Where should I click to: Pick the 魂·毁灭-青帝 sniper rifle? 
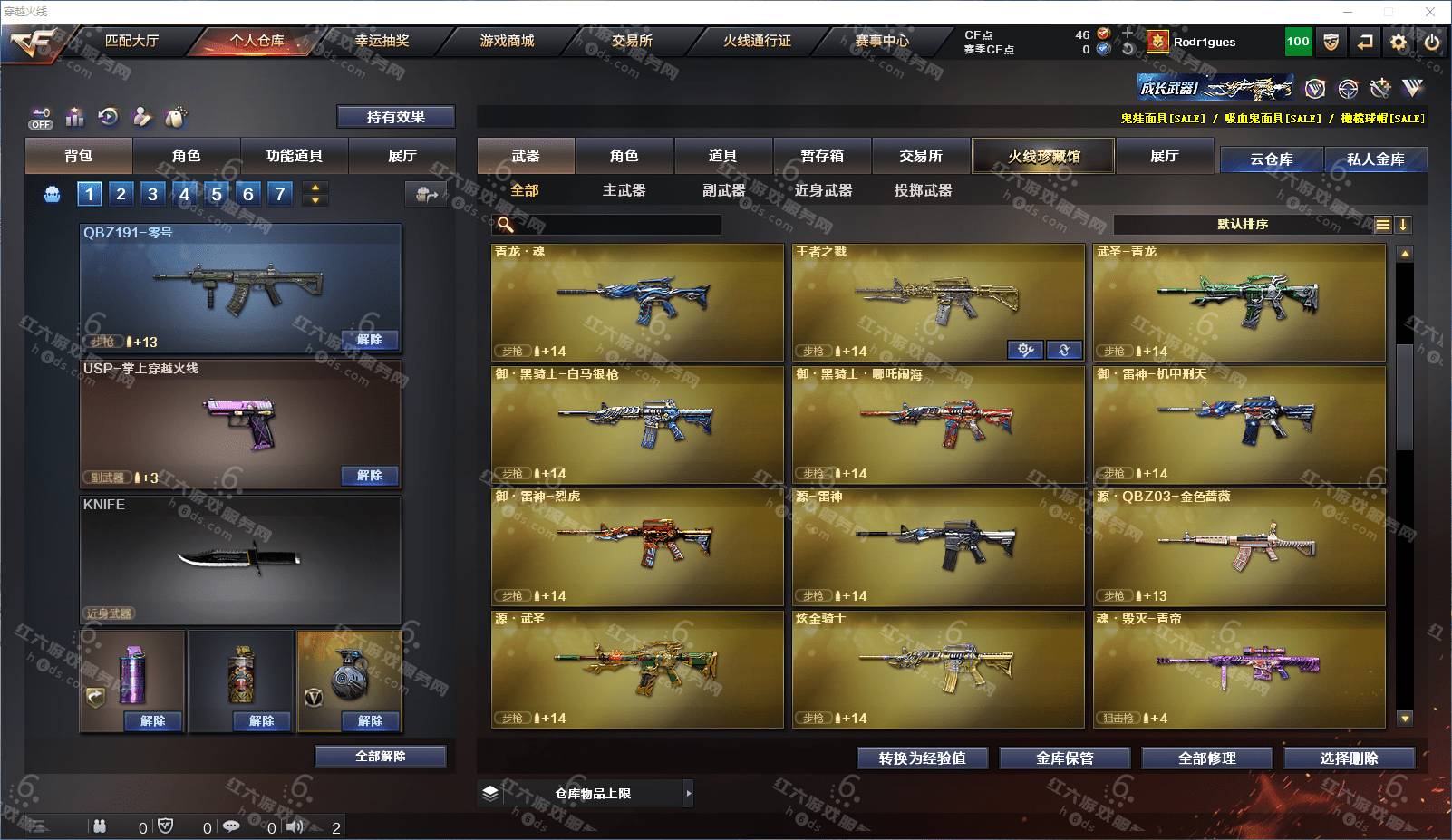pyautogui.click(x=1239, y=669)
